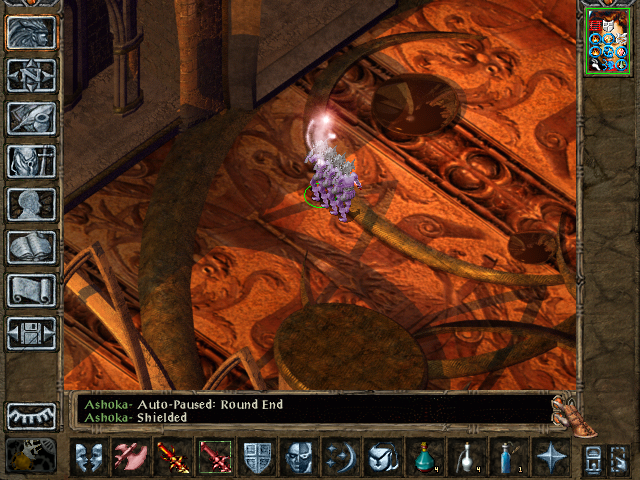Activate the two-masks talk action
The height and width of the screenshot is (480, 640).
click(88, 458)
